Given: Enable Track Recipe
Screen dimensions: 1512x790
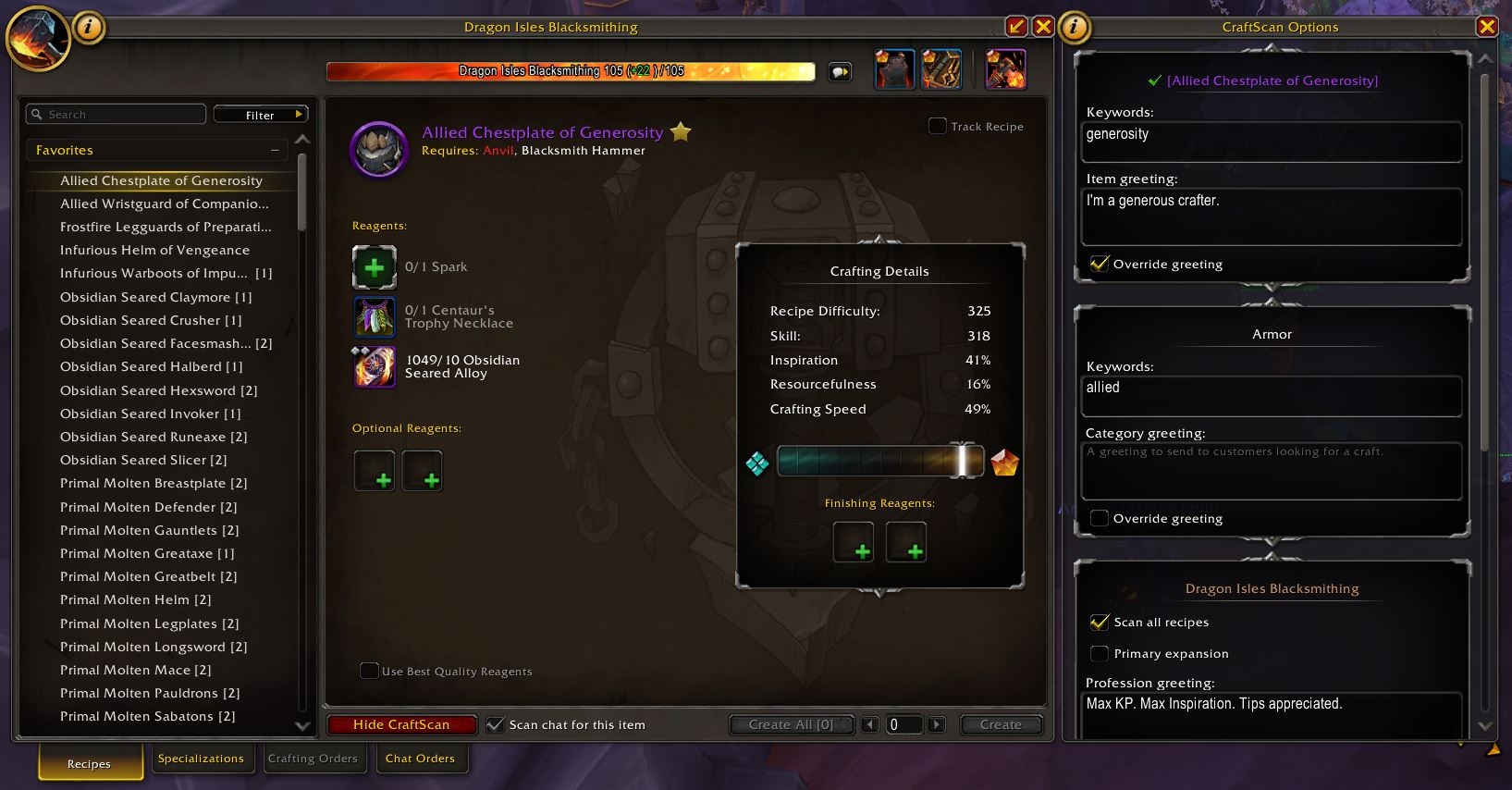Looking at the screenshot, I should pyautogui.click(x=936, y=127).
